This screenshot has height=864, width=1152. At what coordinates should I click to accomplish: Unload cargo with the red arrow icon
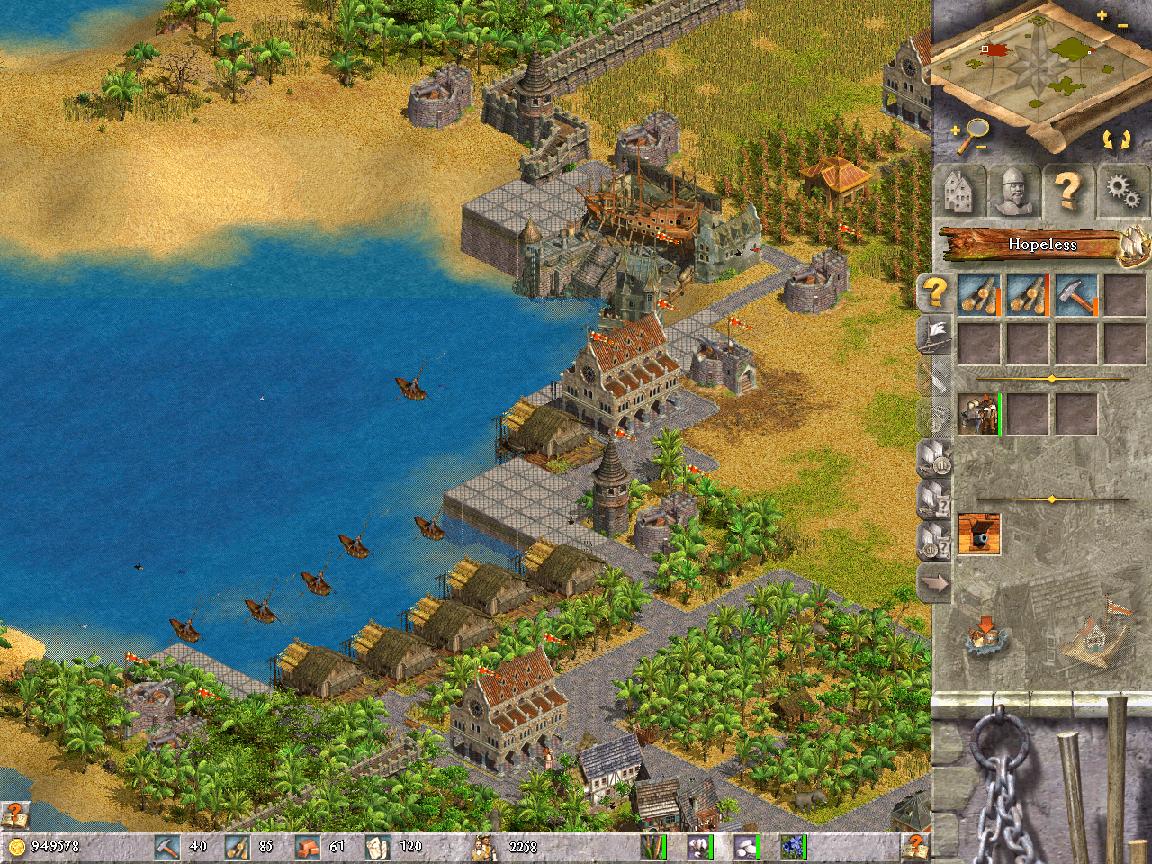coord(985,633)
